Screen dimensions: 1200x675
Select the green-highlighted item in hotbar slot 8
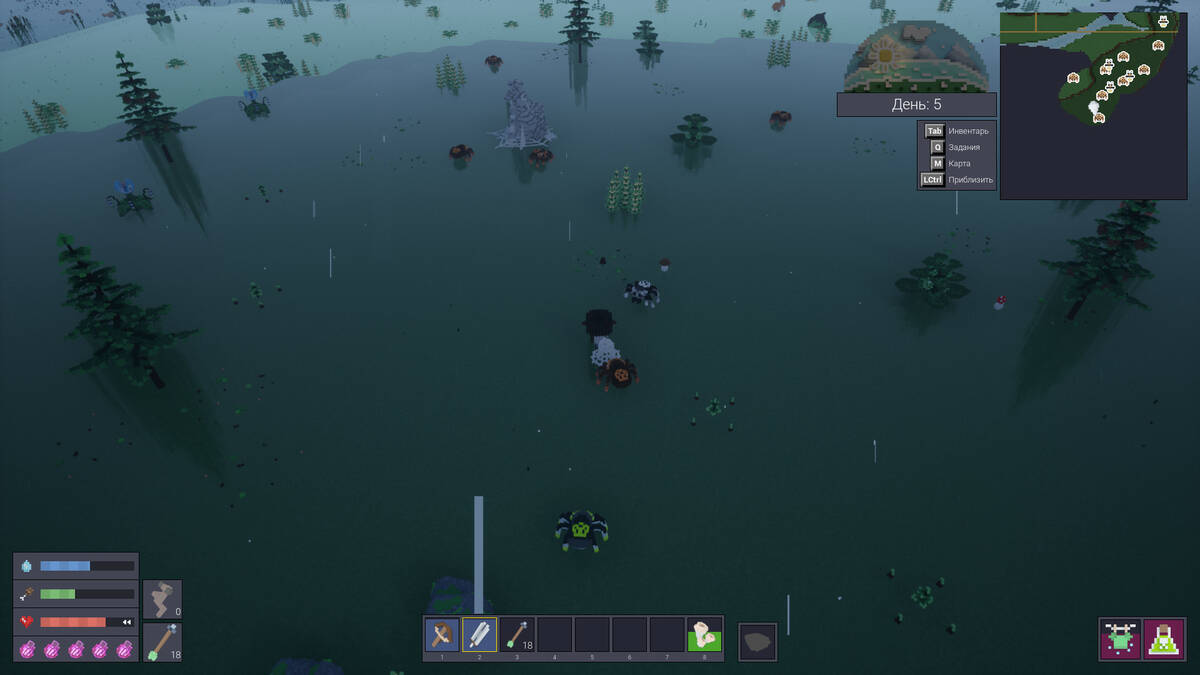704,635
